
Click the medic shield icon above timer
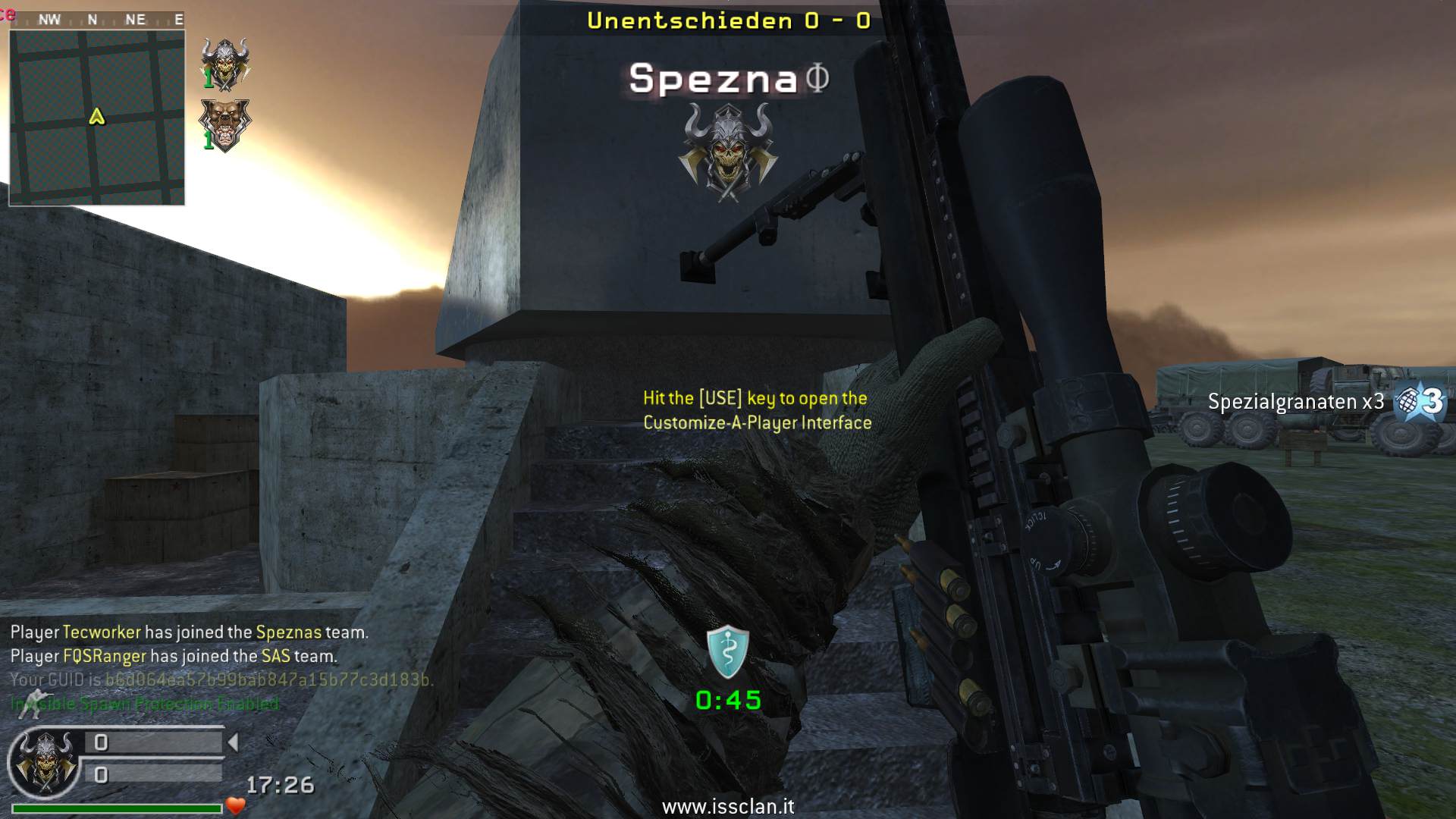point(728,651)
